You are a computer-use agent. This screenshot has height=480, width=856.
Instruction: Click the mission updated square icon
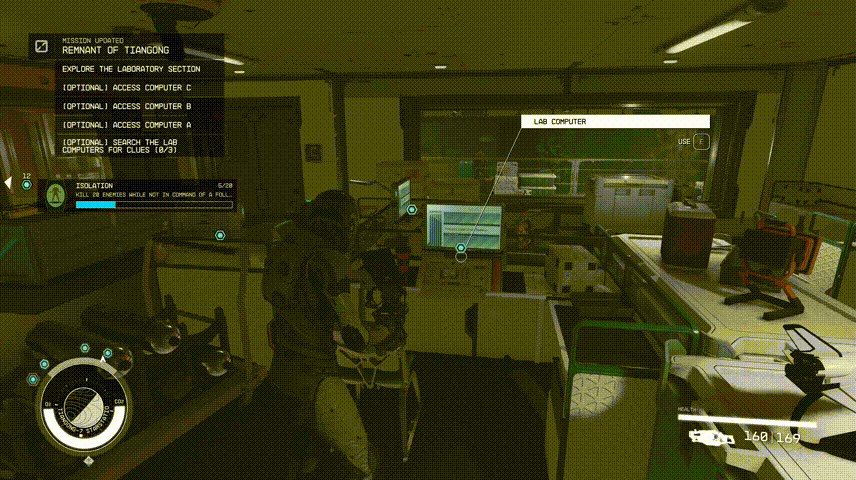click(42, 46)
